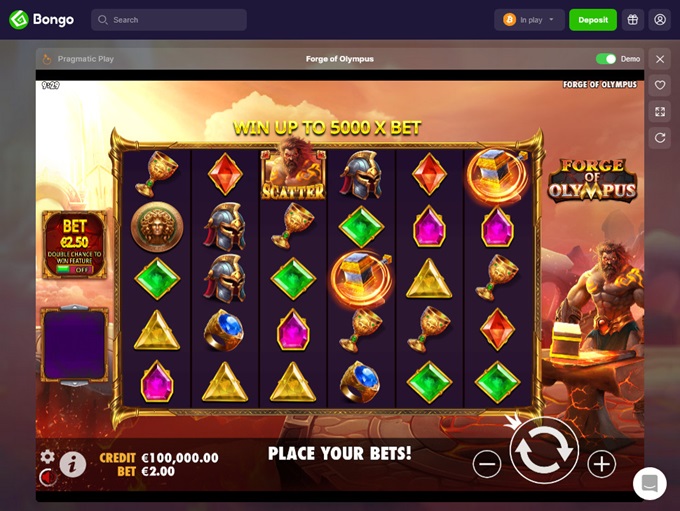Switch off the Demo mode toggle
680x511 pixels.
(x=606, y=59)
